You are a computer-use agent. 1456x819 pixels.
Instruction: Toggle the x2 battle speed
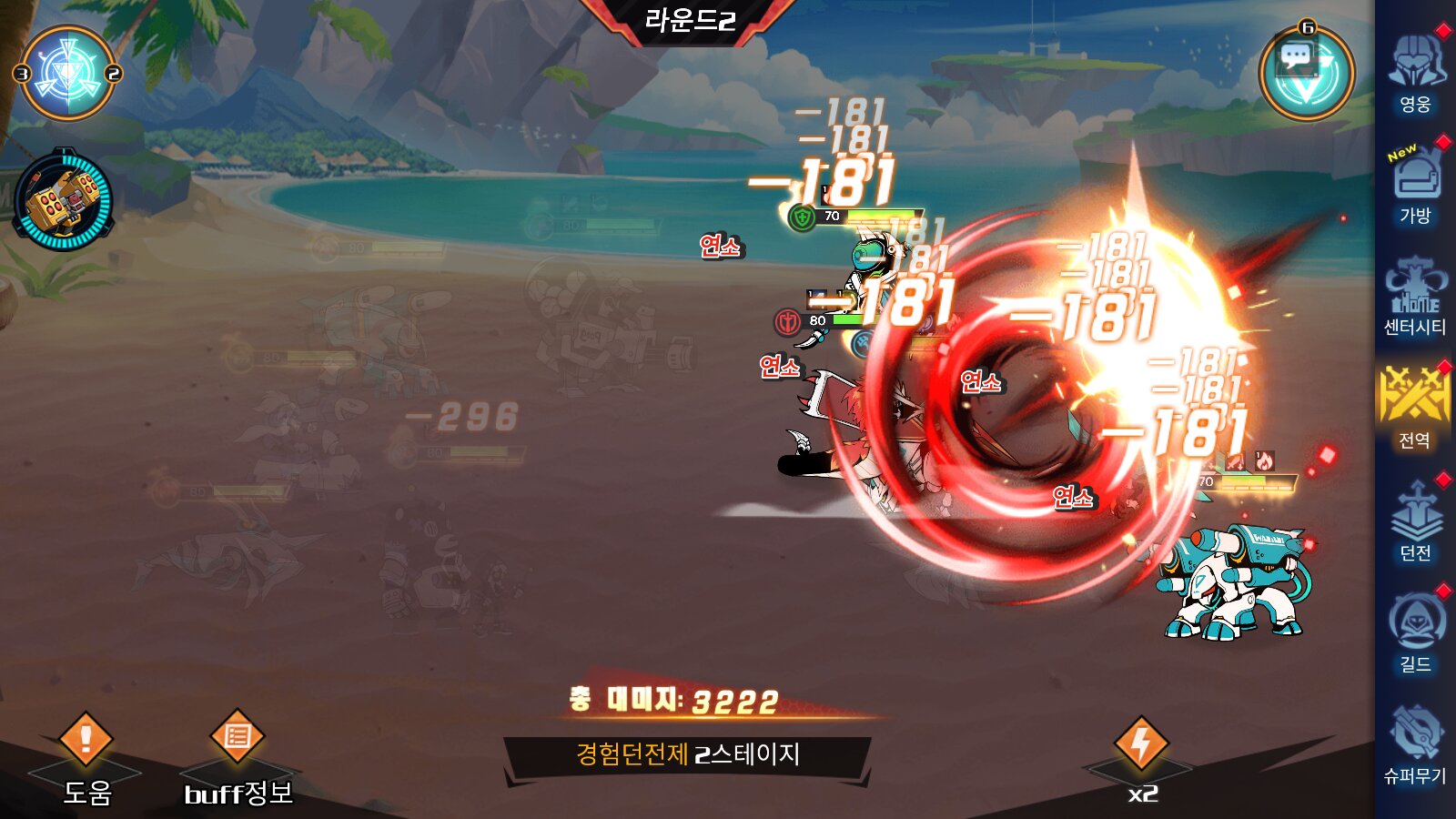1142,757
